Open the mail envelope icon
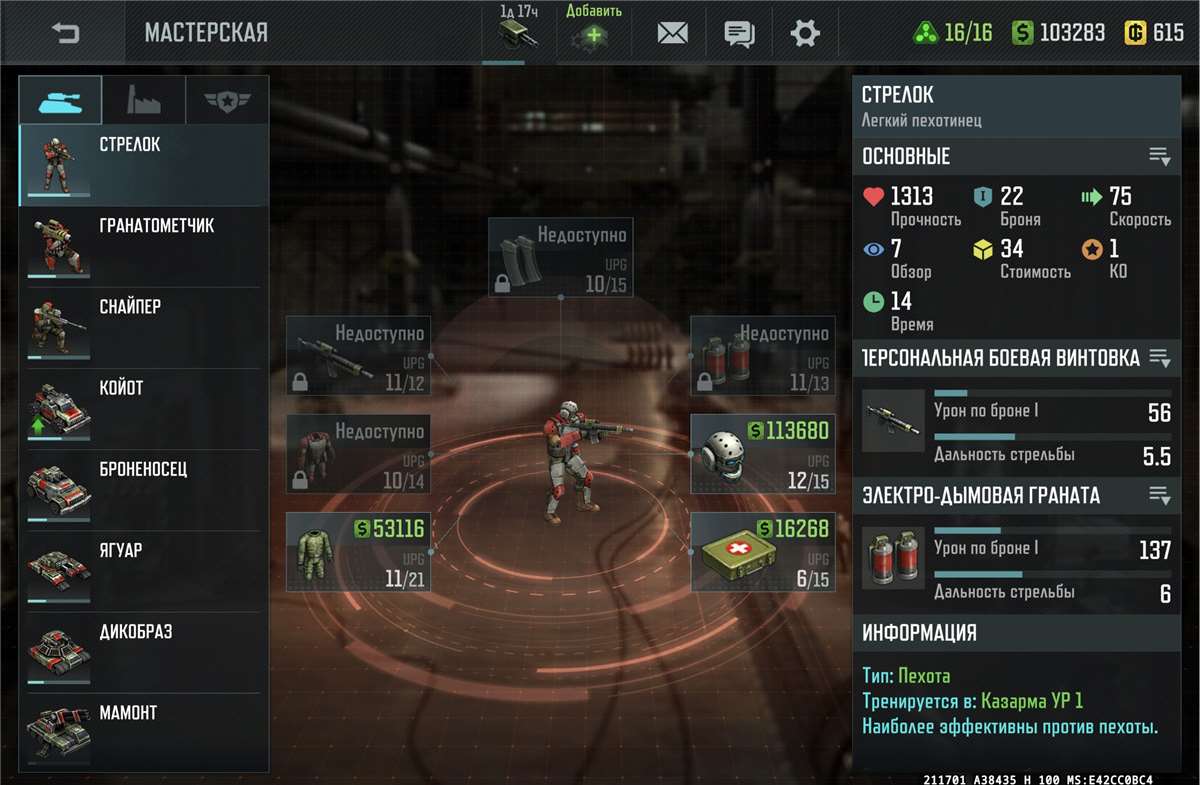This screenshot has width=1200, height=785. [x=672, y=33]
